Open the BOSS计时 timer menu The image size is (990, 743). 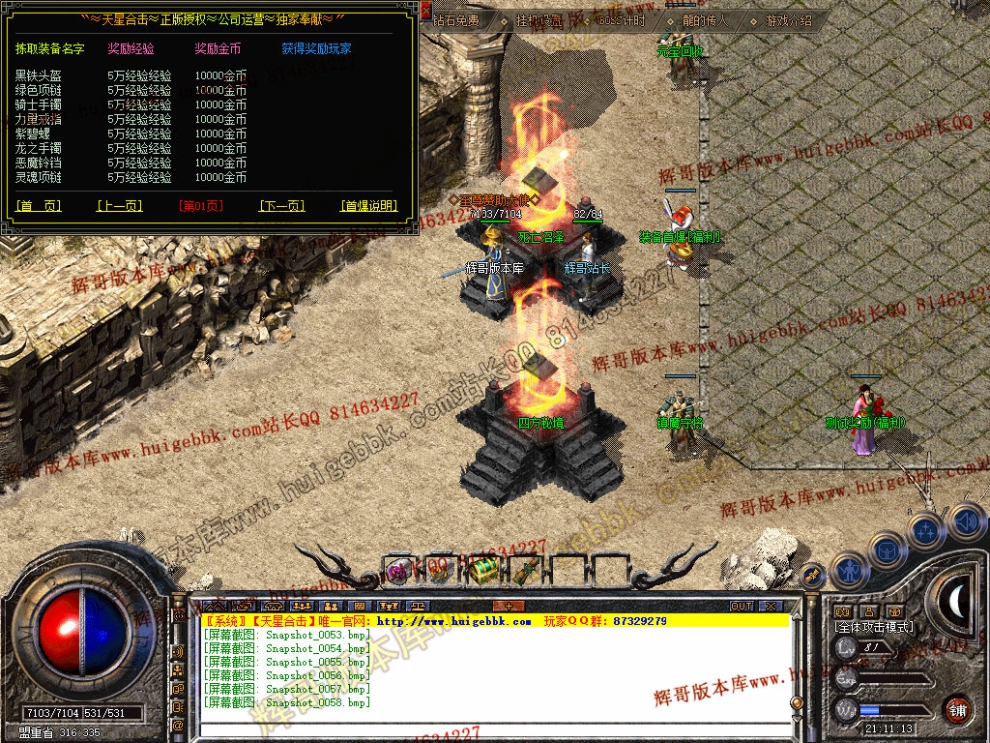point(624,20)
